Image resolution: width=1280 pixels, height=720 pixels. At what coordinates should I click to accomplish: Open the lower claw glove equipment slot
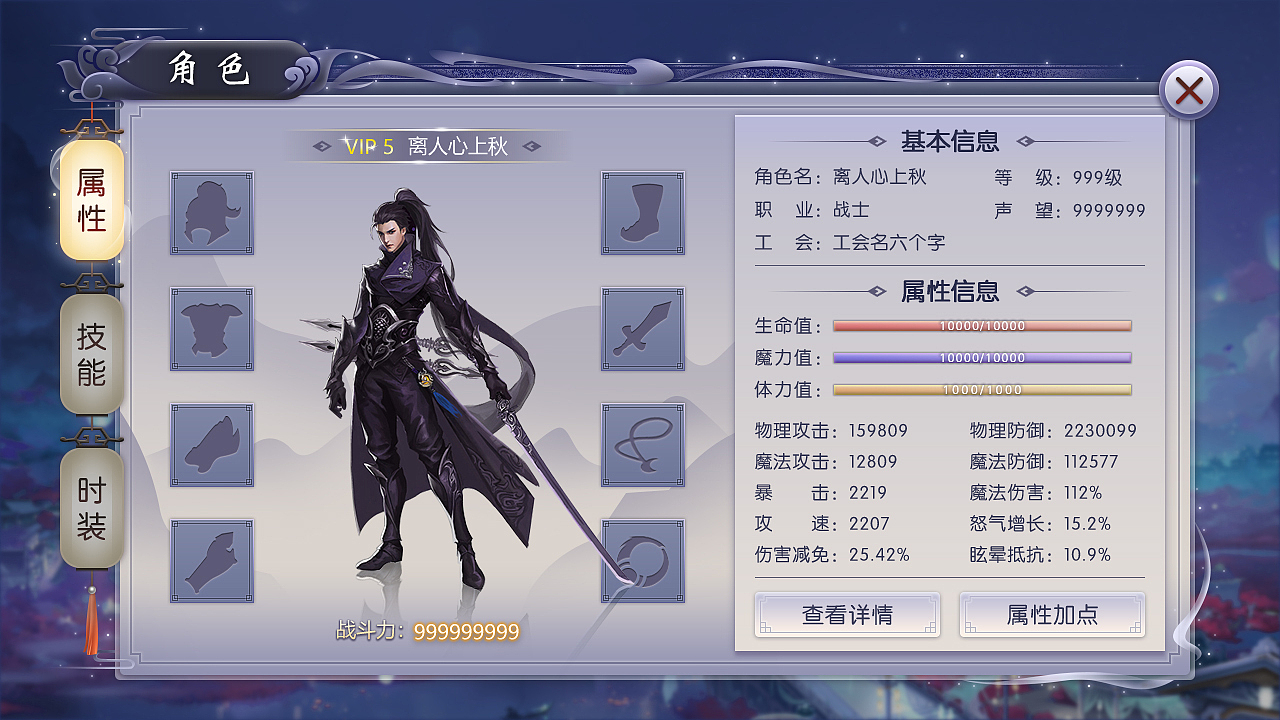click(211, 560)
